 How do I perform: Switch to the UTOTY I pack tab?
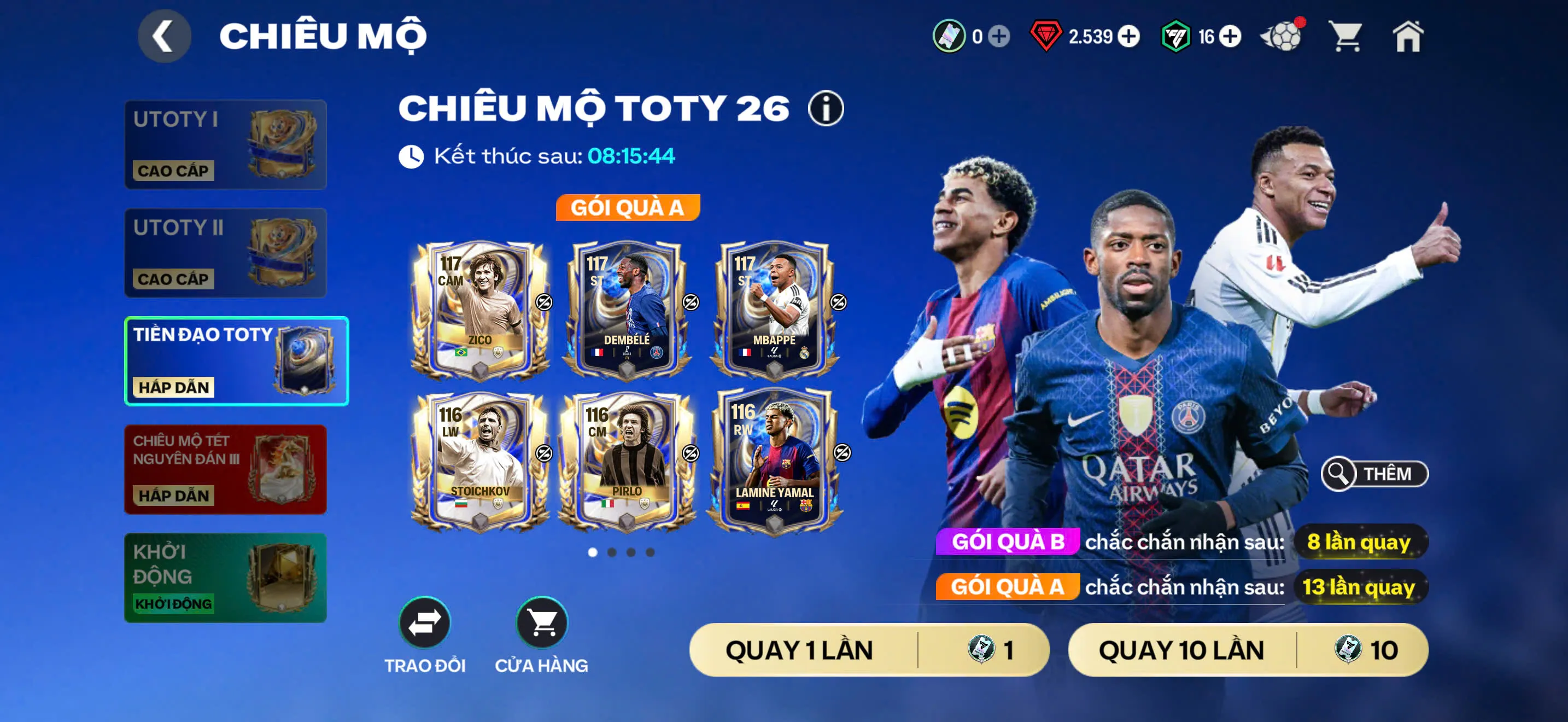pos(225,144)
